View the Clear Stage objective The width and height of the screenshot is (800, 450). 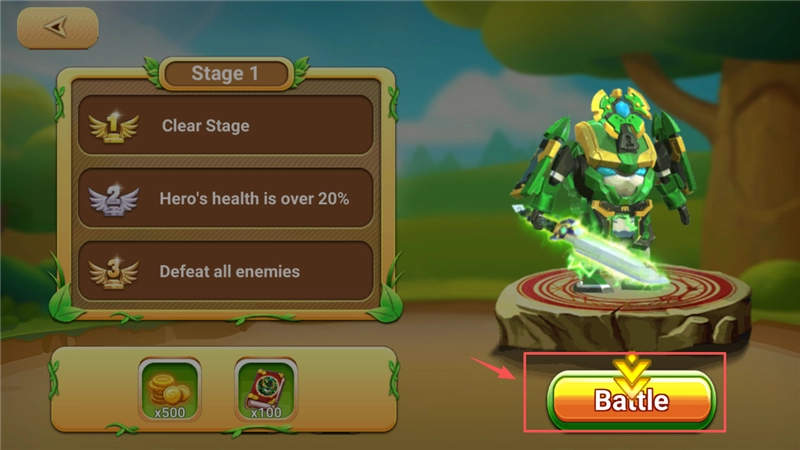tap(225, 126)
